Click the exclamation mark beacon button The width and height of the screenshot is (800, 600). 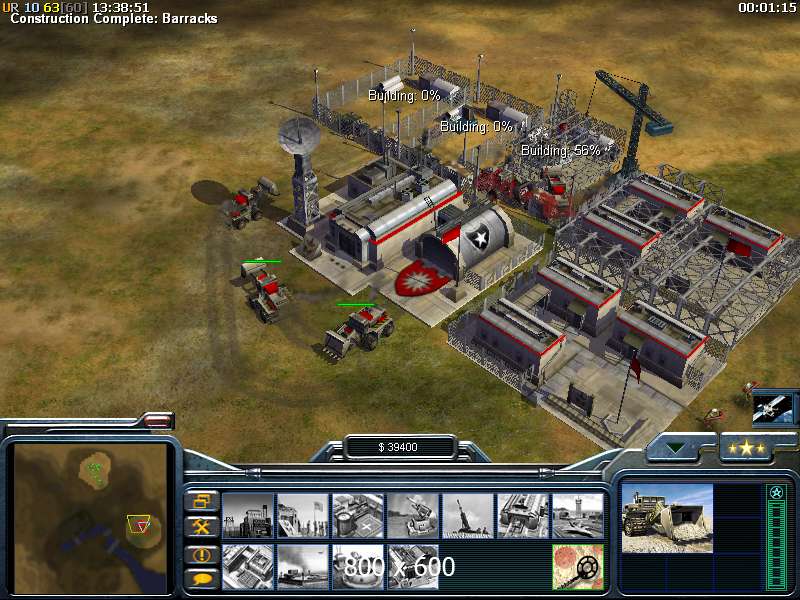202,553
